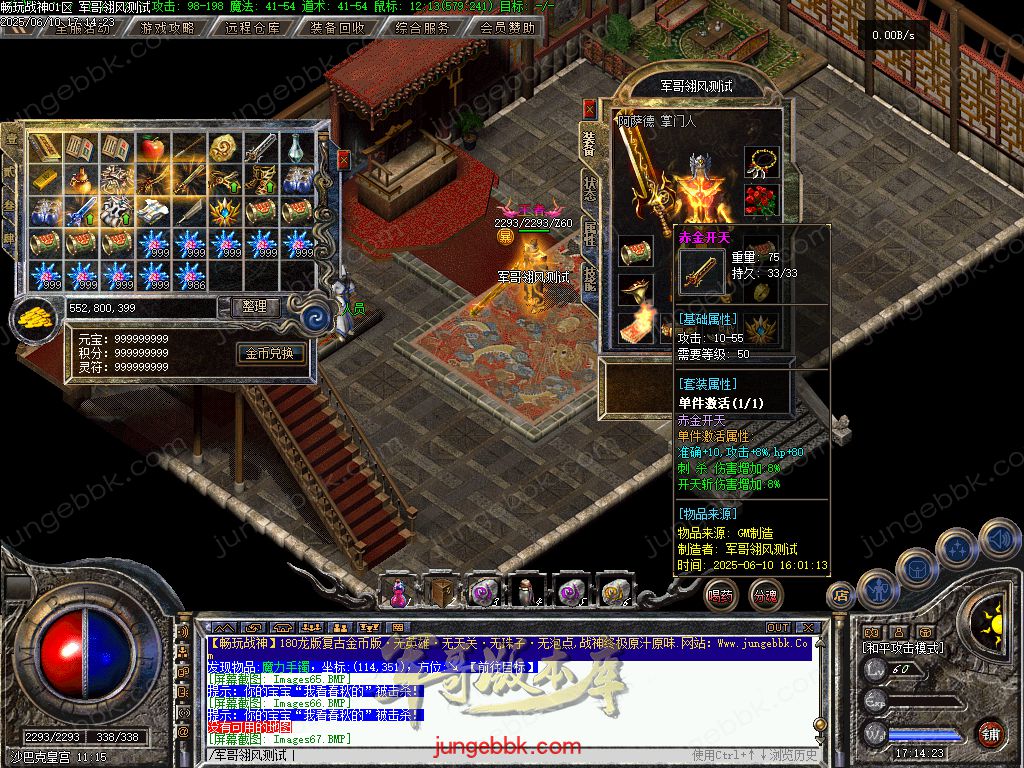Open the 游戏攻略 guide menu
The image size is (1024, 768).
tap(167, 28)
